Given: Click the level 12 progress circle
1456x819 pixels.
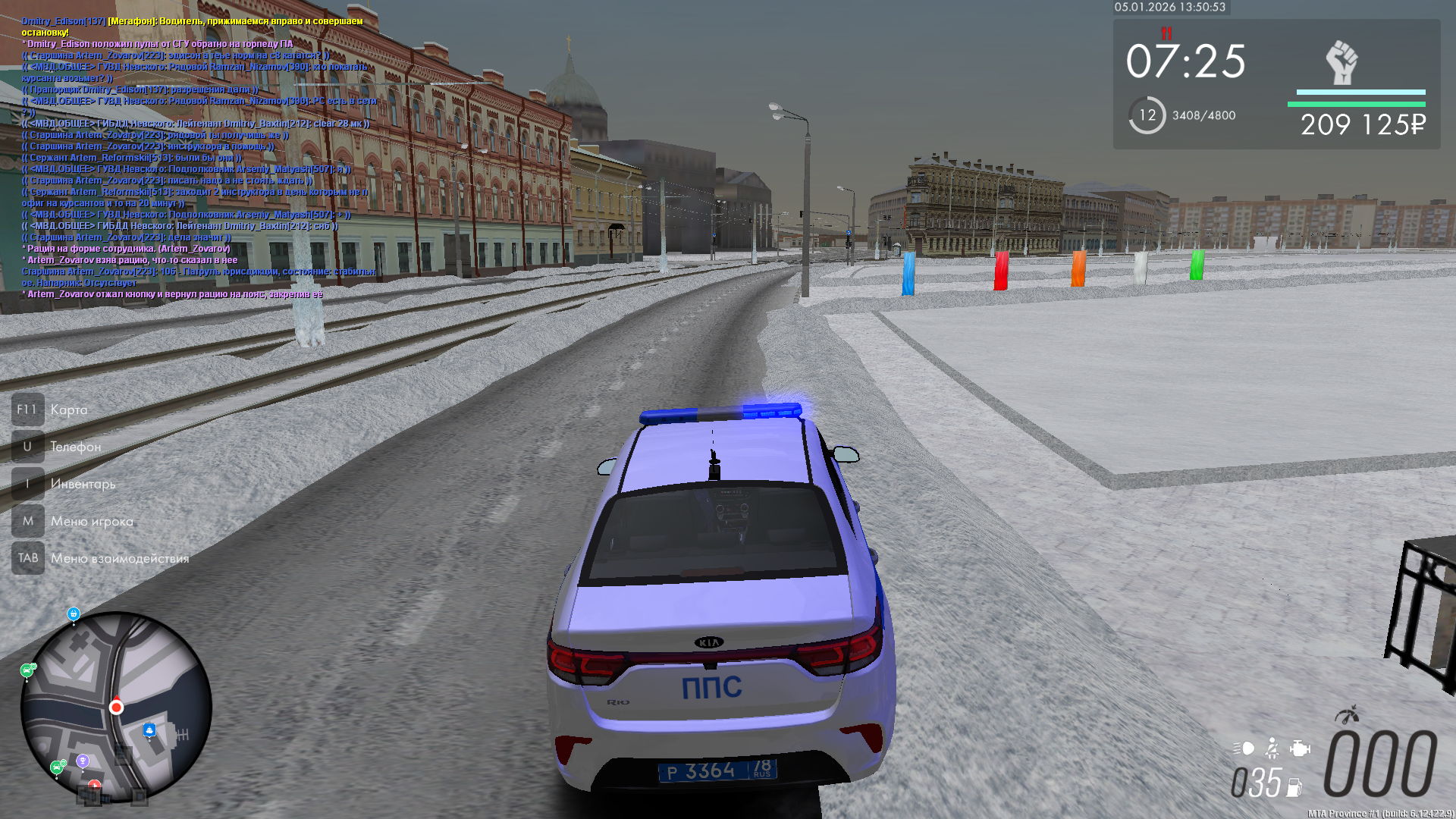Looking at the screenshot, I should [x=1147, y=115].
